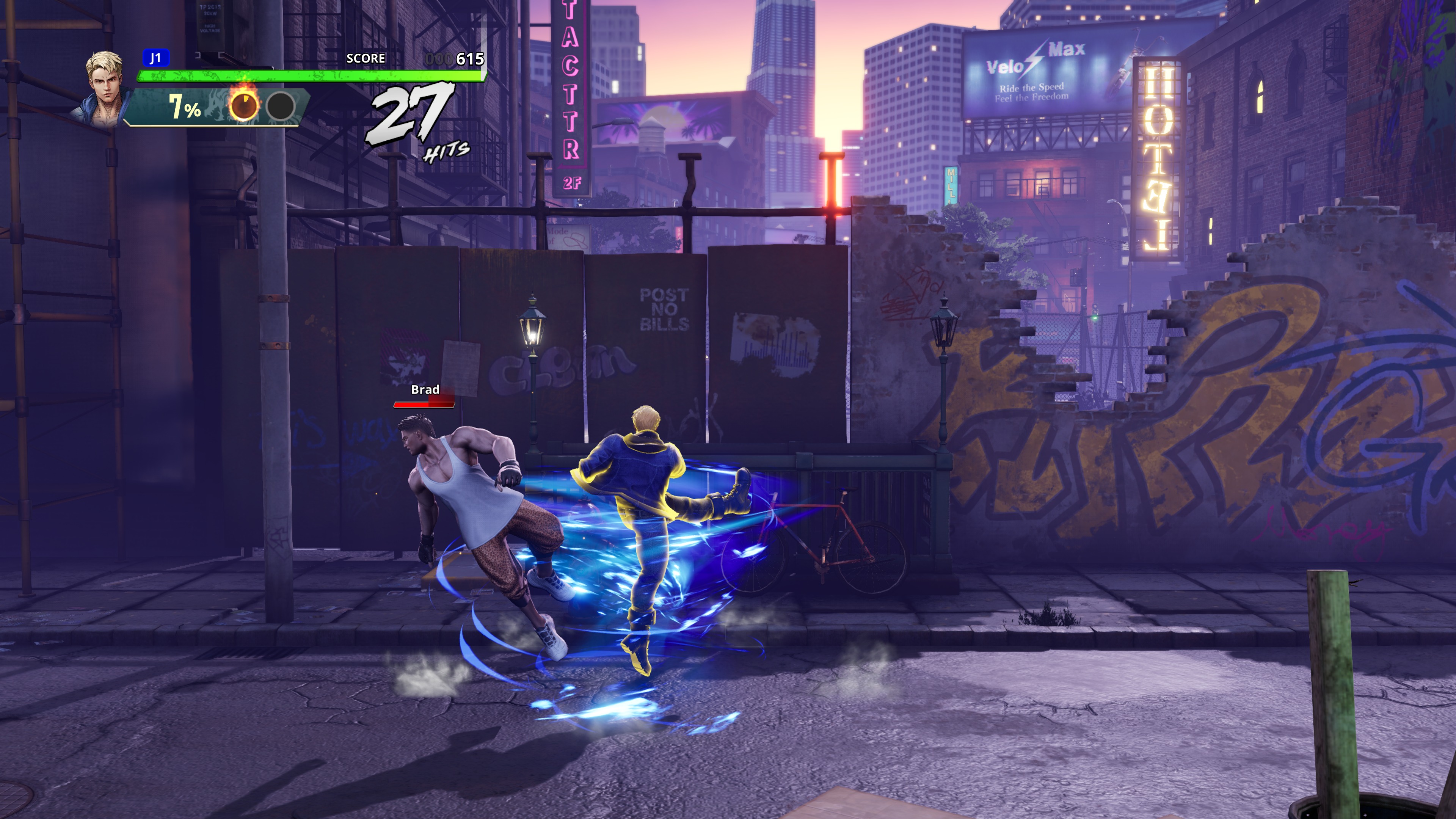
Task: Click the blue J1 player badge
Action: point(155,58)
